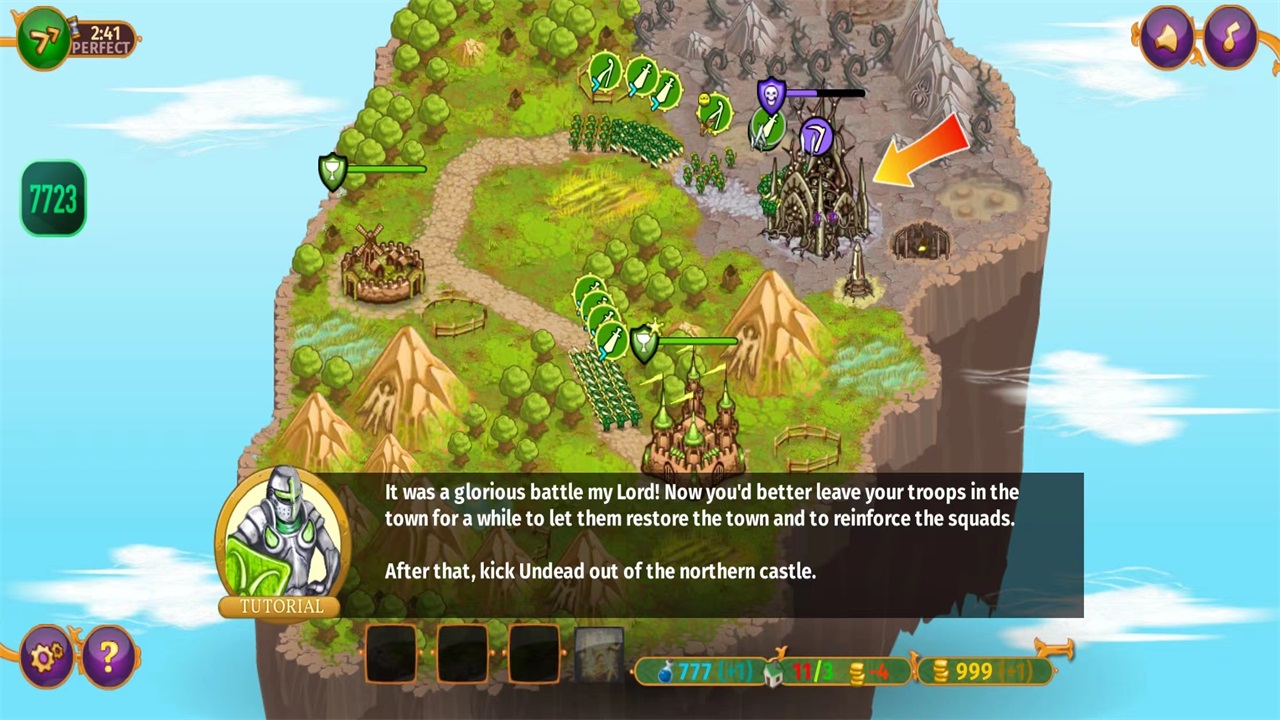Select the grey spell card slot

coord(600,655)
